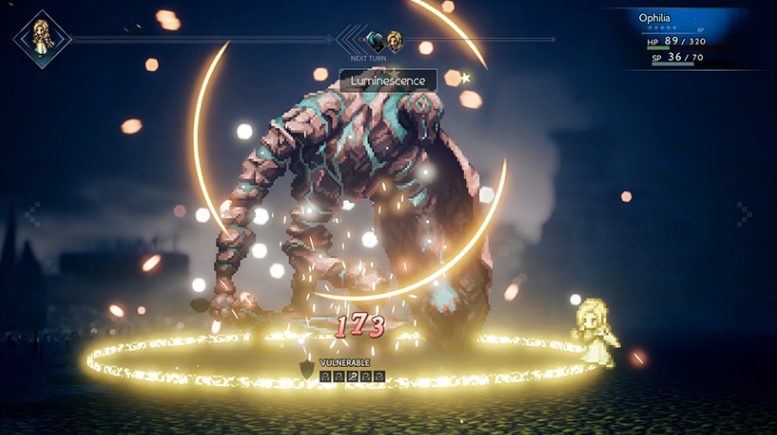777x435 pixels.
Task: Click Ophilia's portrait in the next turn queue
Action: click(395, 41)
